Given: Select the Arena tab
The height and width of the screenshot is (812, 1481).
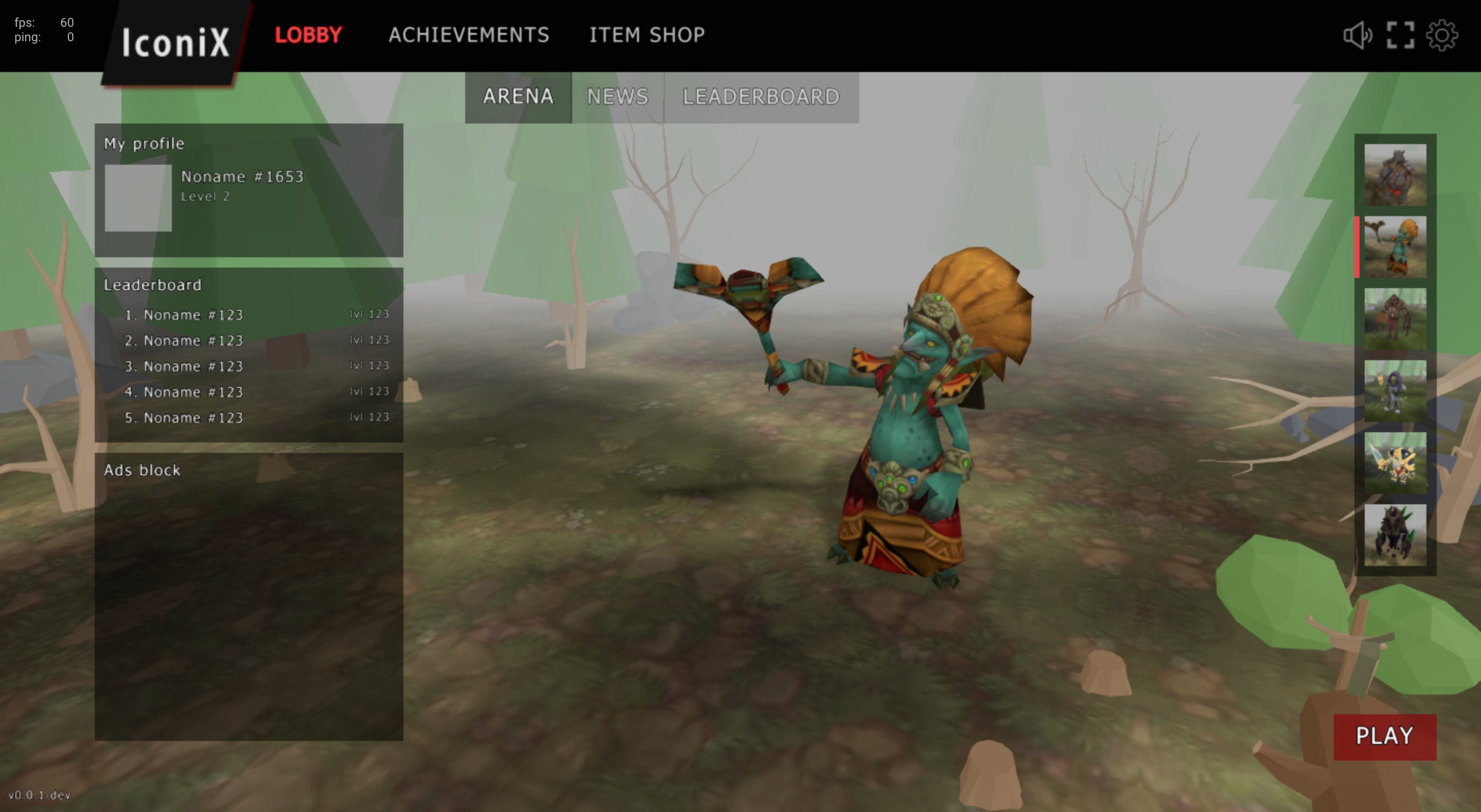Looking at the screenshot, I should (518, 97).
